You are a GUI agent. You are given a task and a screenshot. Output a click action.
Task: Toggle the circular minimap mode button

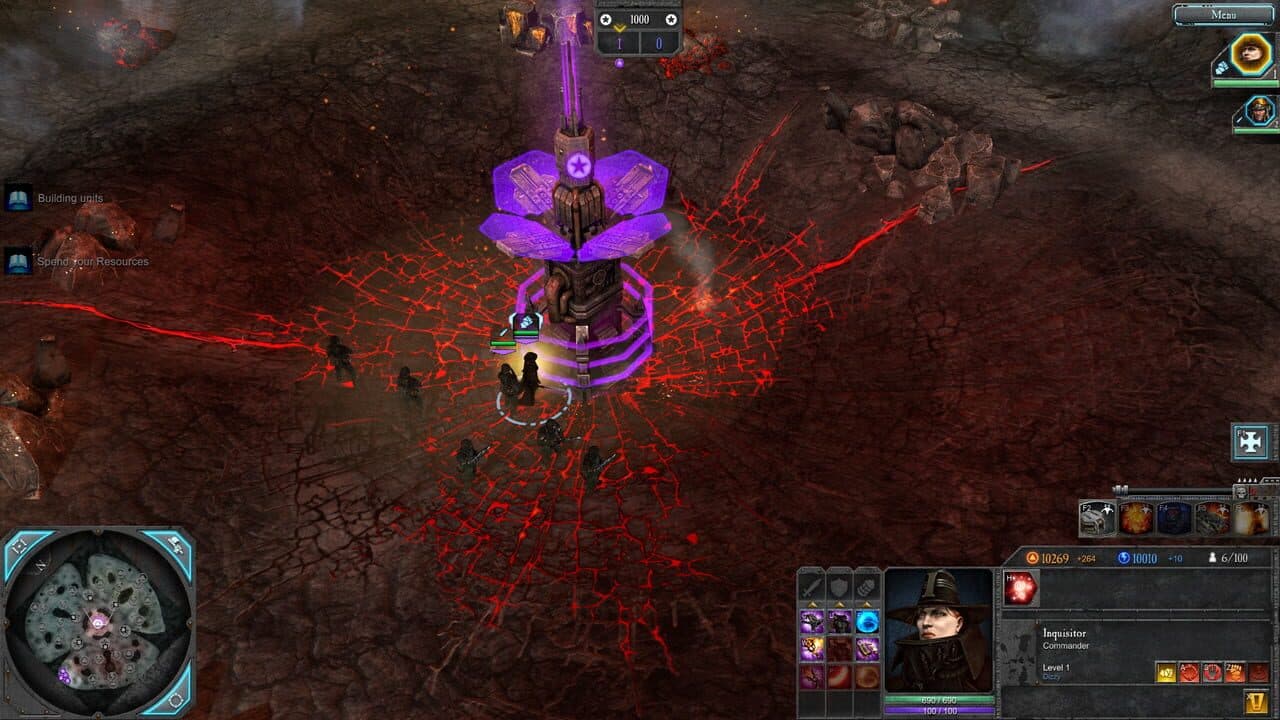pyautogui.click(x=176, y=701)
